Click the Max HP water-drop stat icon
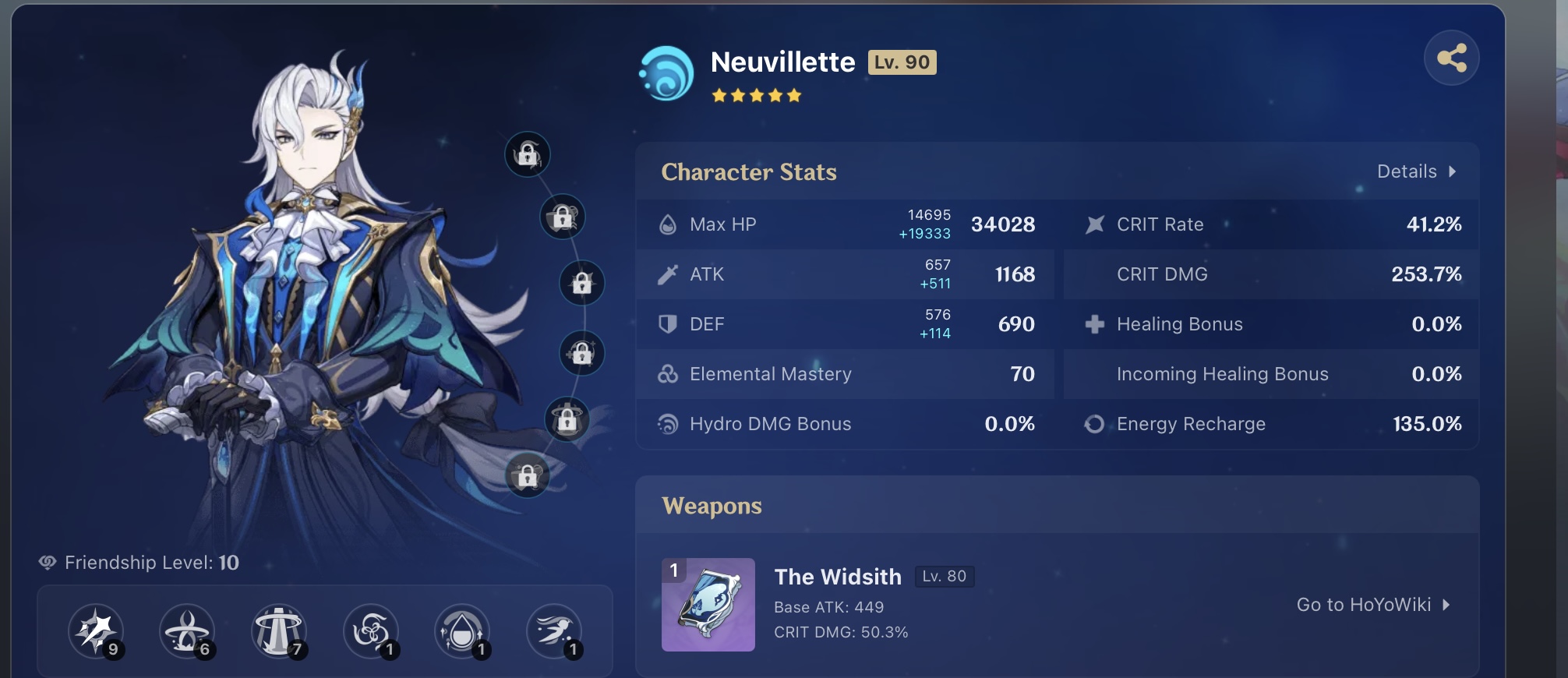The height and width of the screenshot is (678, 1568). click(x=669, y=224)
